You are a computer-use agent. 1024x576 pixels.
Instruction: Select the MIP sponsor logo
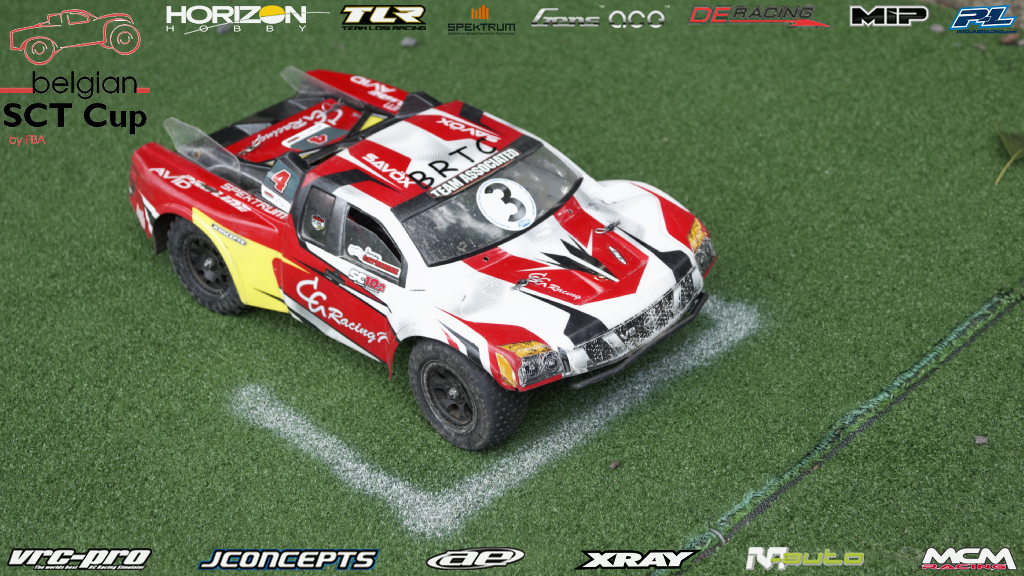(888, 16)
